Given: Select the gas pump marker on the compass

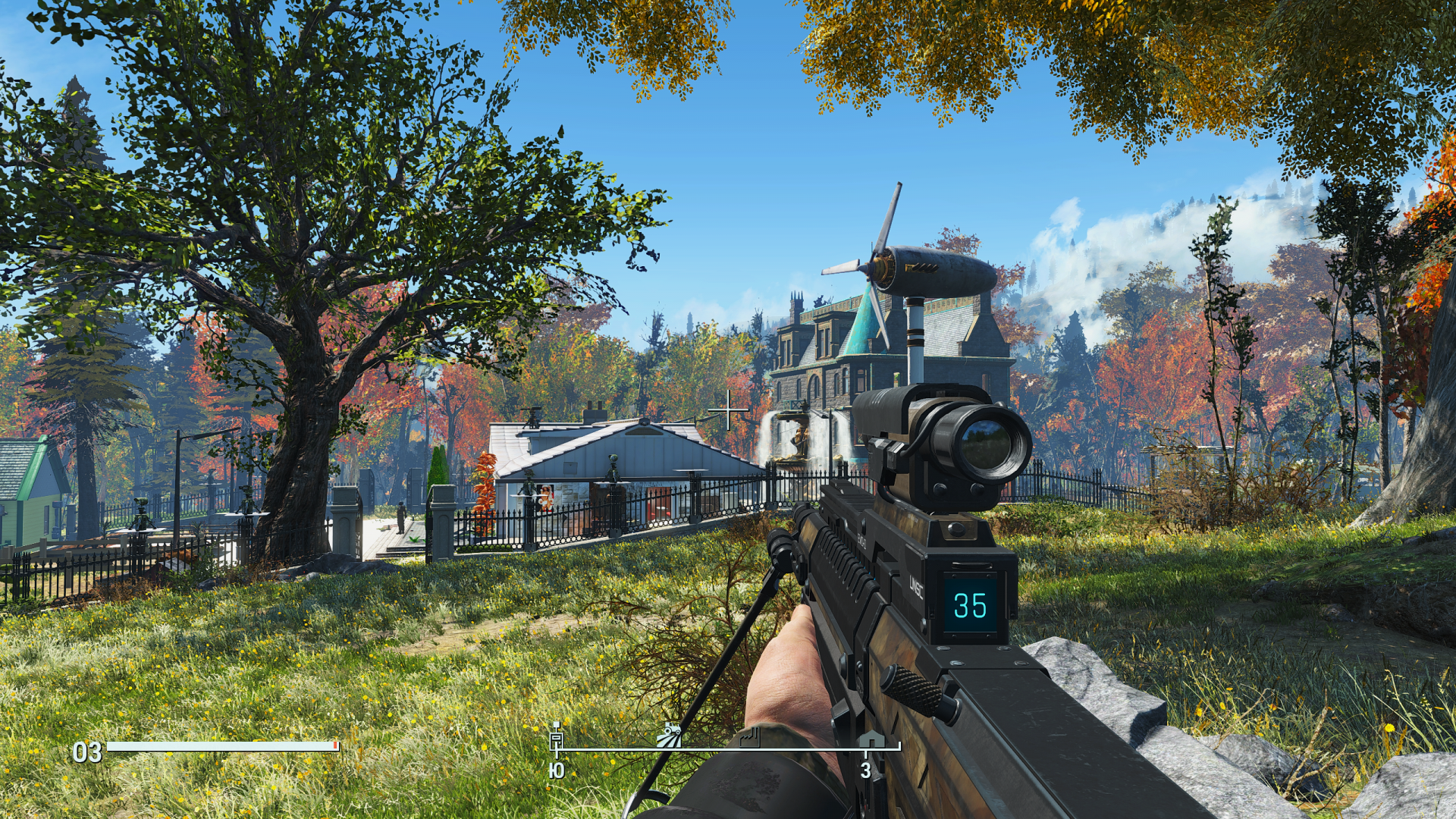Looking at the screenshot, I should pyautogui.click(x=557, y=736).
